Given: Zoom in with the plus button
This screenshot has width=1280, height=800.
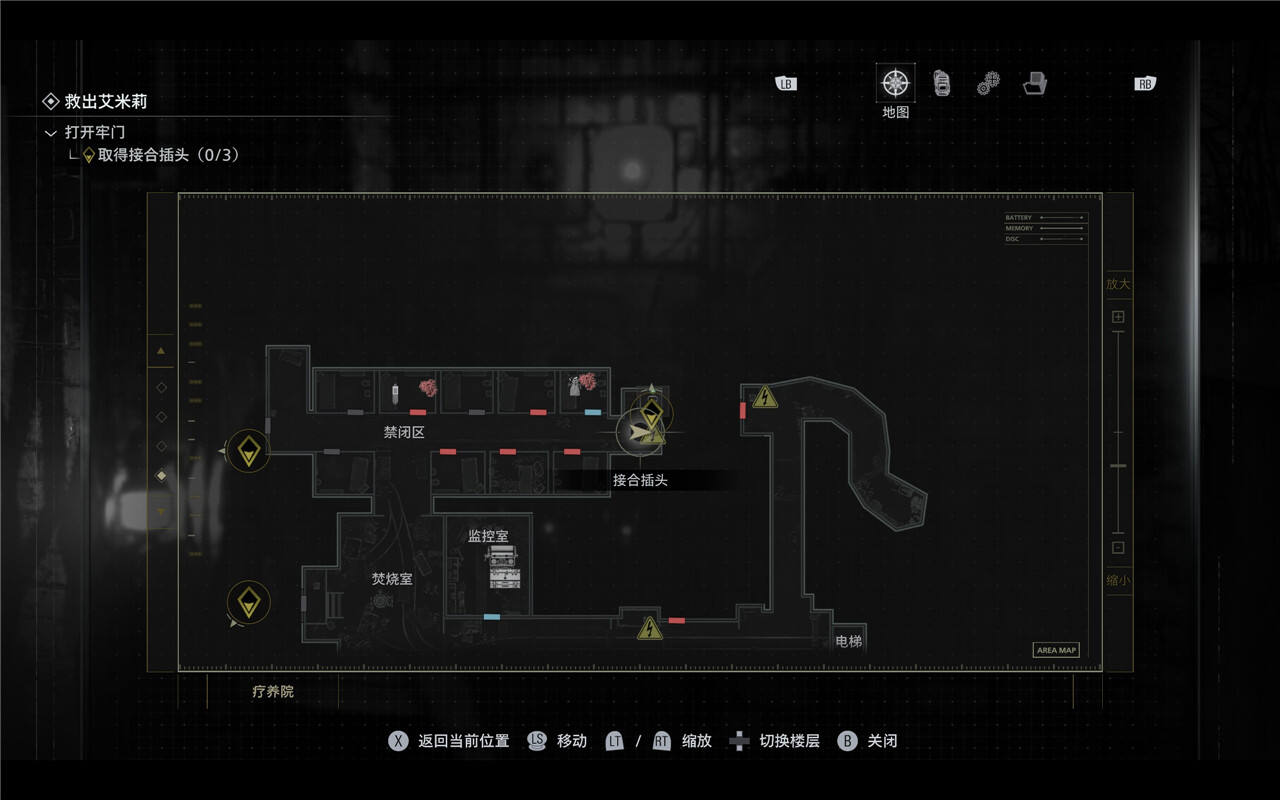Looking at the screenshot, I should 1118,317.
